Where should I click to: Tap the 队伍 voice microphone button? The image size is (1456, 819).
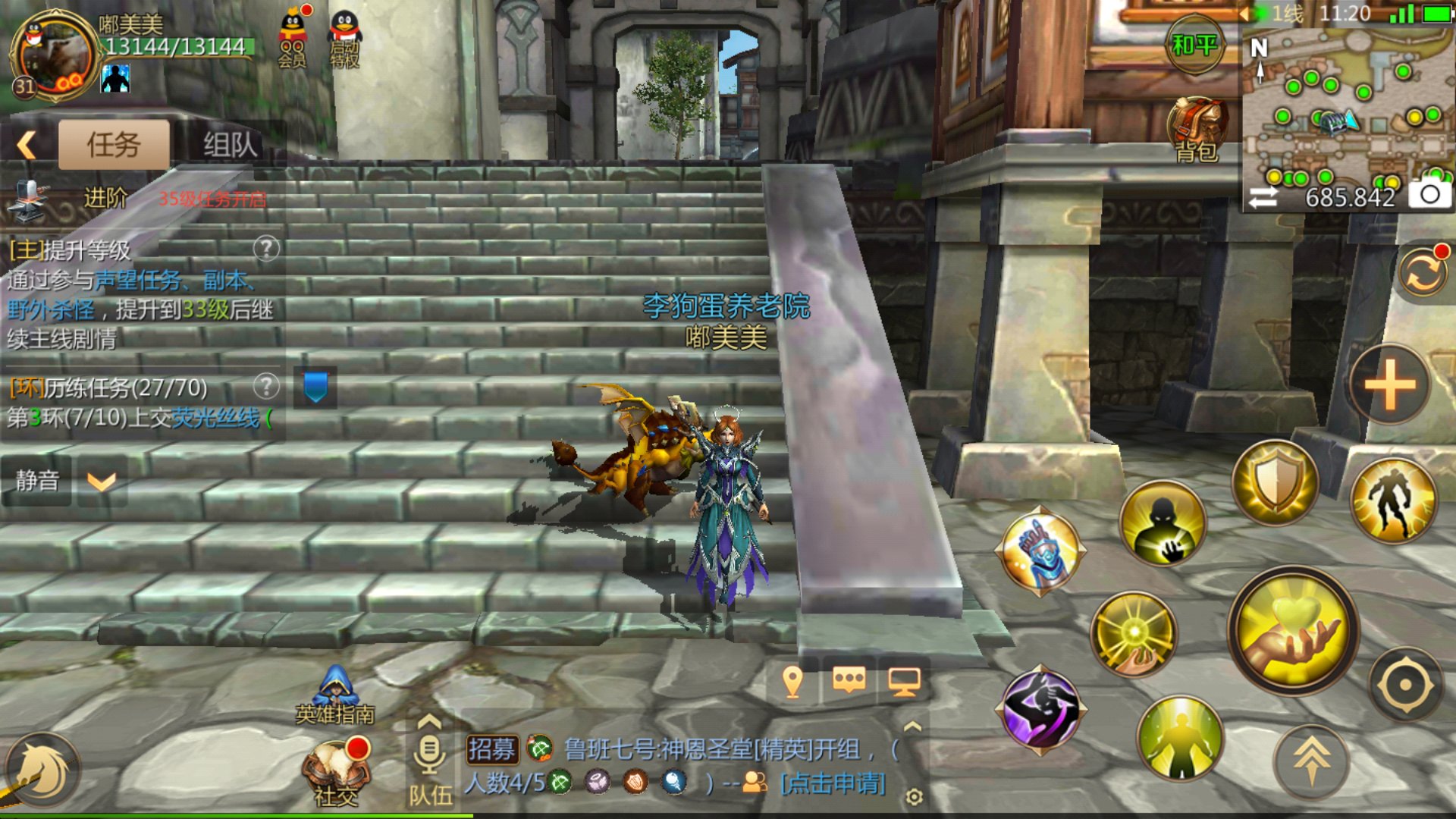(x=430, y=758)
